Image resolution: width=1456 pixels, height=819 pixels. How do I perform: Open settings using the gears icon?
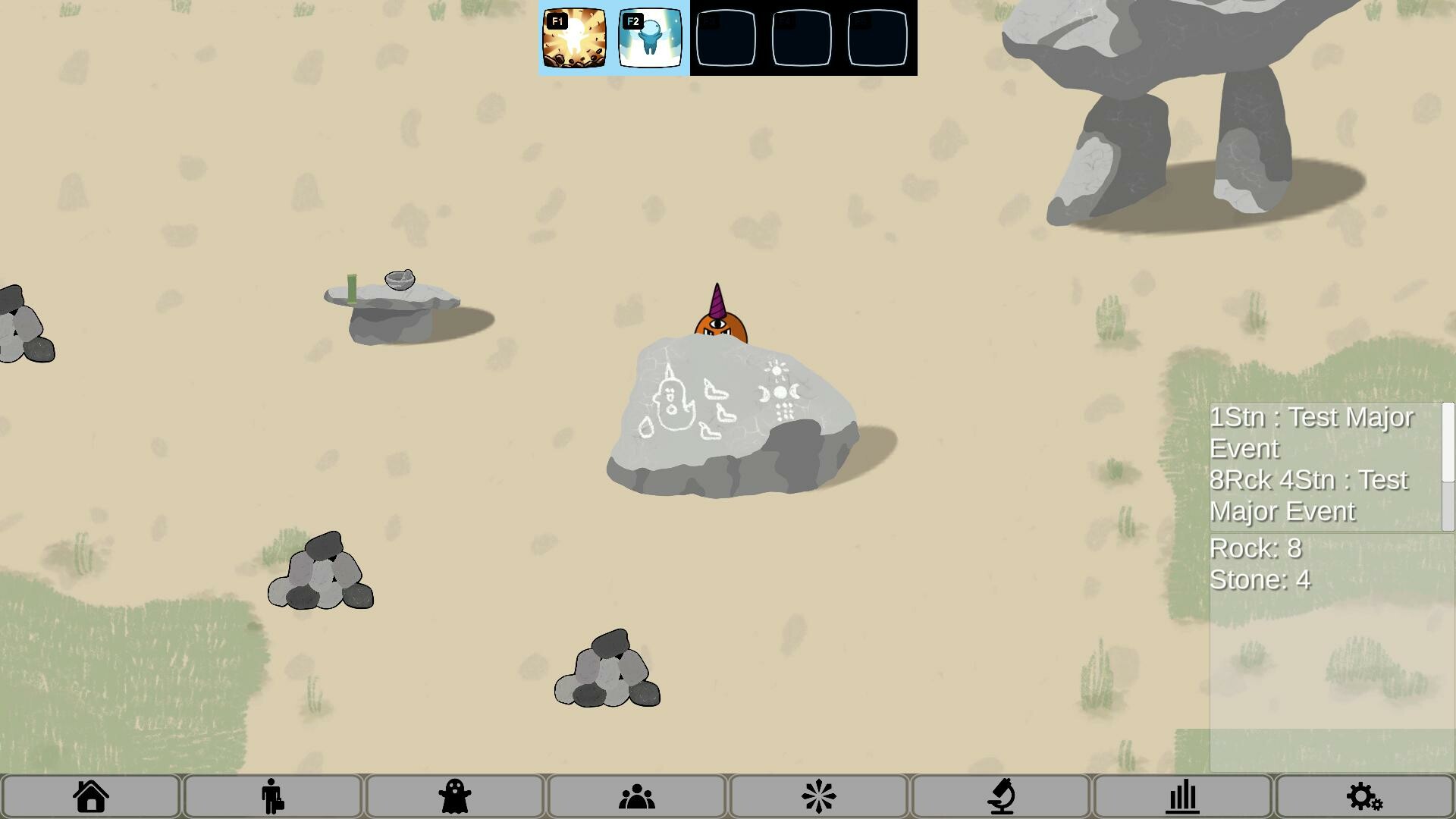1363,795
